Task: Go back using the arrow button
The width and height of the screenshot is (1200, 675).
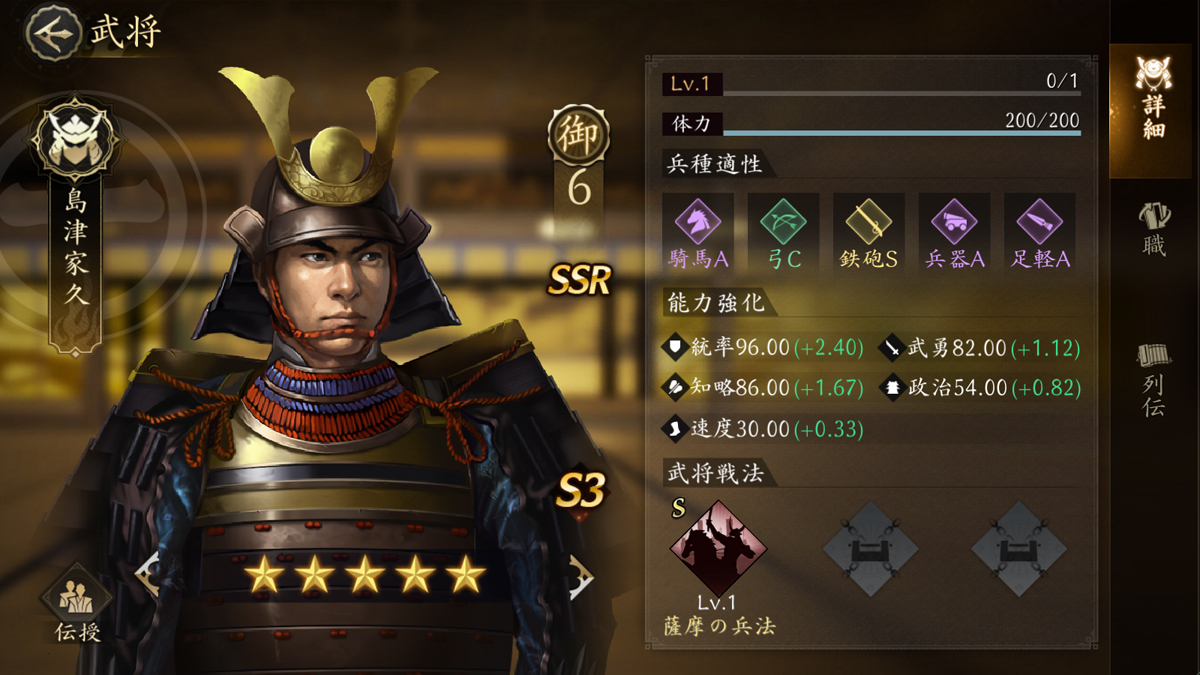Action: 54,32
